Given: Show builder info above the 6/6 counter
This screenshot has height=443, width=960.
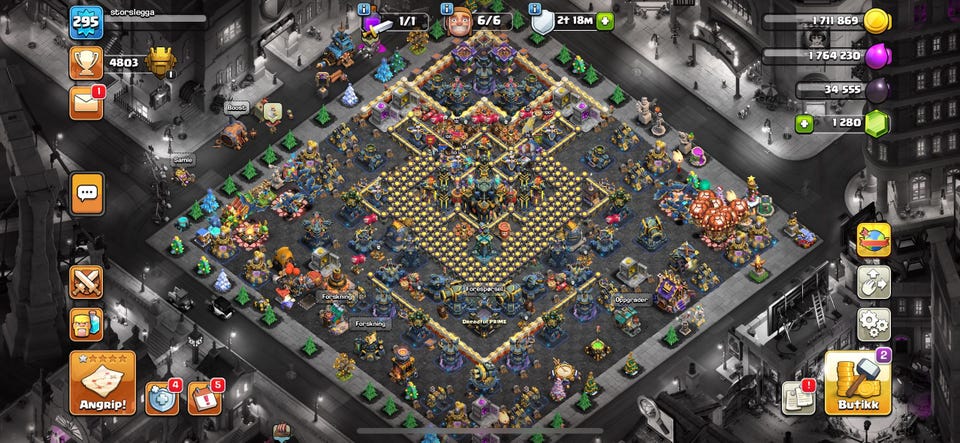Looking at the screenshot, I should [448, 8].
